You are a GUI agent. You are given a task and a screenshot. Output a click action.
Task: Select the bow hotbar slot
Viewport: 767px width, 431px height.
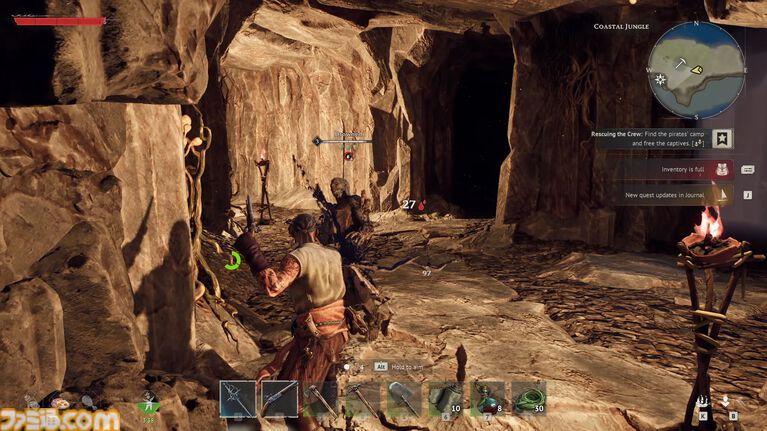(x=238, y=398)
